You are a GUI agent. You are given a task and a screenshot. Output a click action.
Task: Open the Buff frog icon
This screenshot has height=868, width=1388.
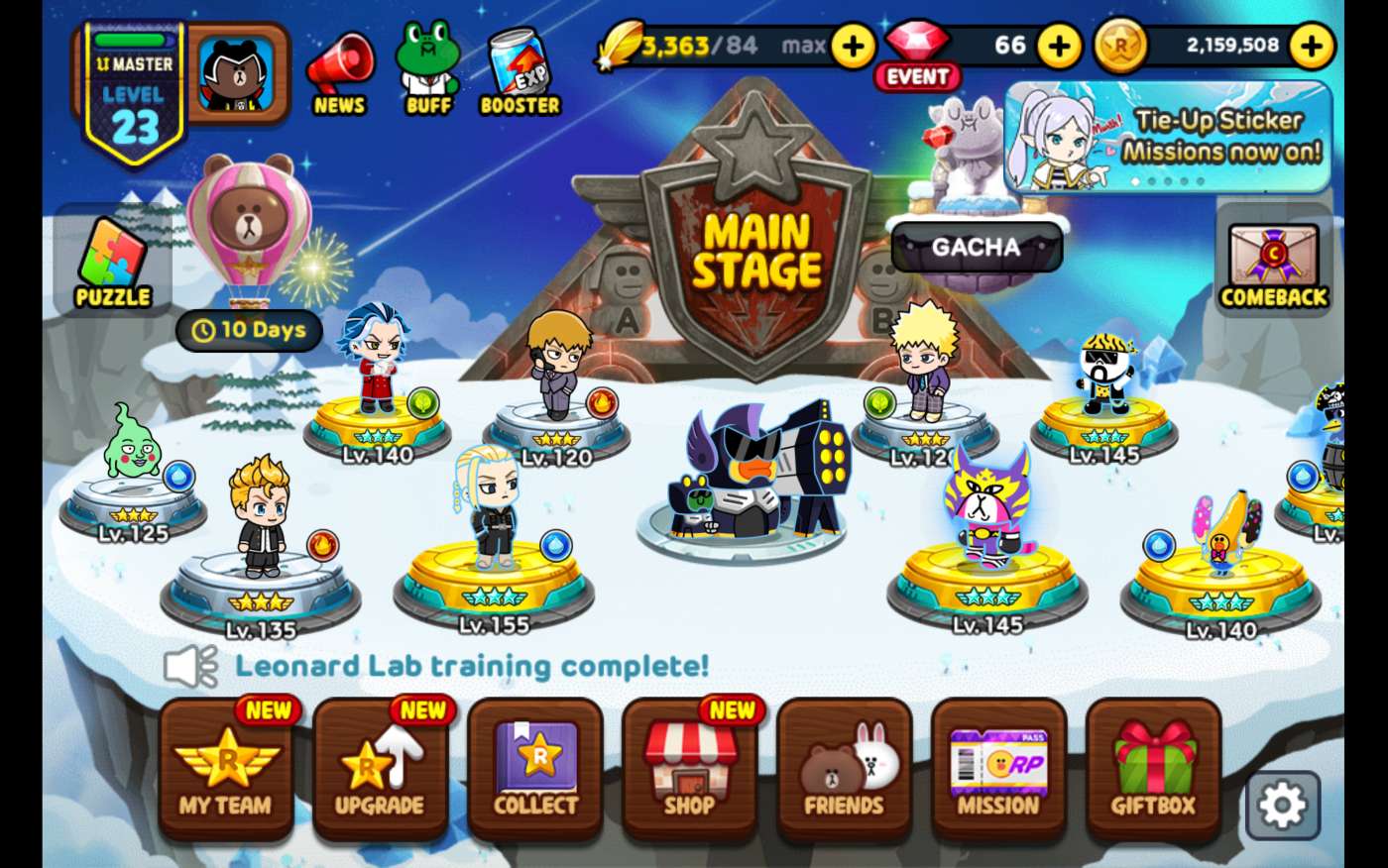pos(428,71)
